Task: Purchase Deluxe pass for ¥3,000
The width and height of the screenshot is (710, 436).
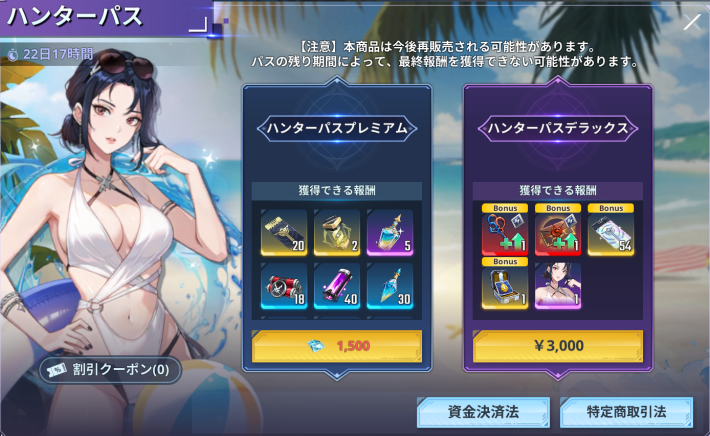Action: (558, 346)
